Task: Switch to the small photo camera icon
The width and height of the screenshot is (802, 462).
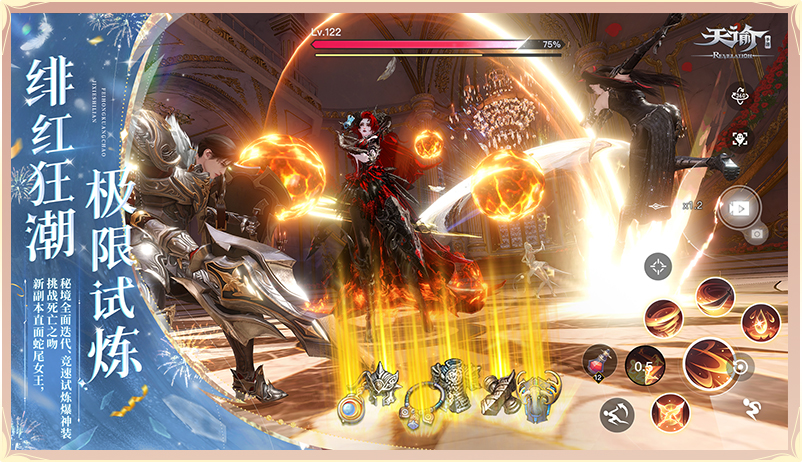Action: (x=756, y=234)
